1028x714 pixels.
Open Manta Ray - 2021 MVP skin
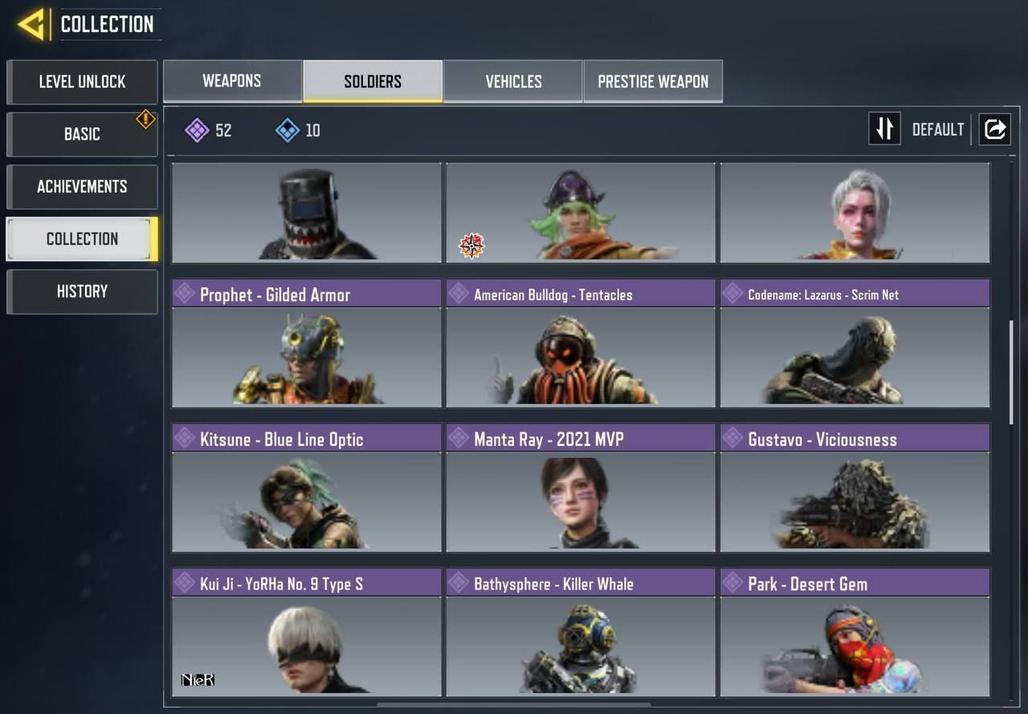coord(580,488)
